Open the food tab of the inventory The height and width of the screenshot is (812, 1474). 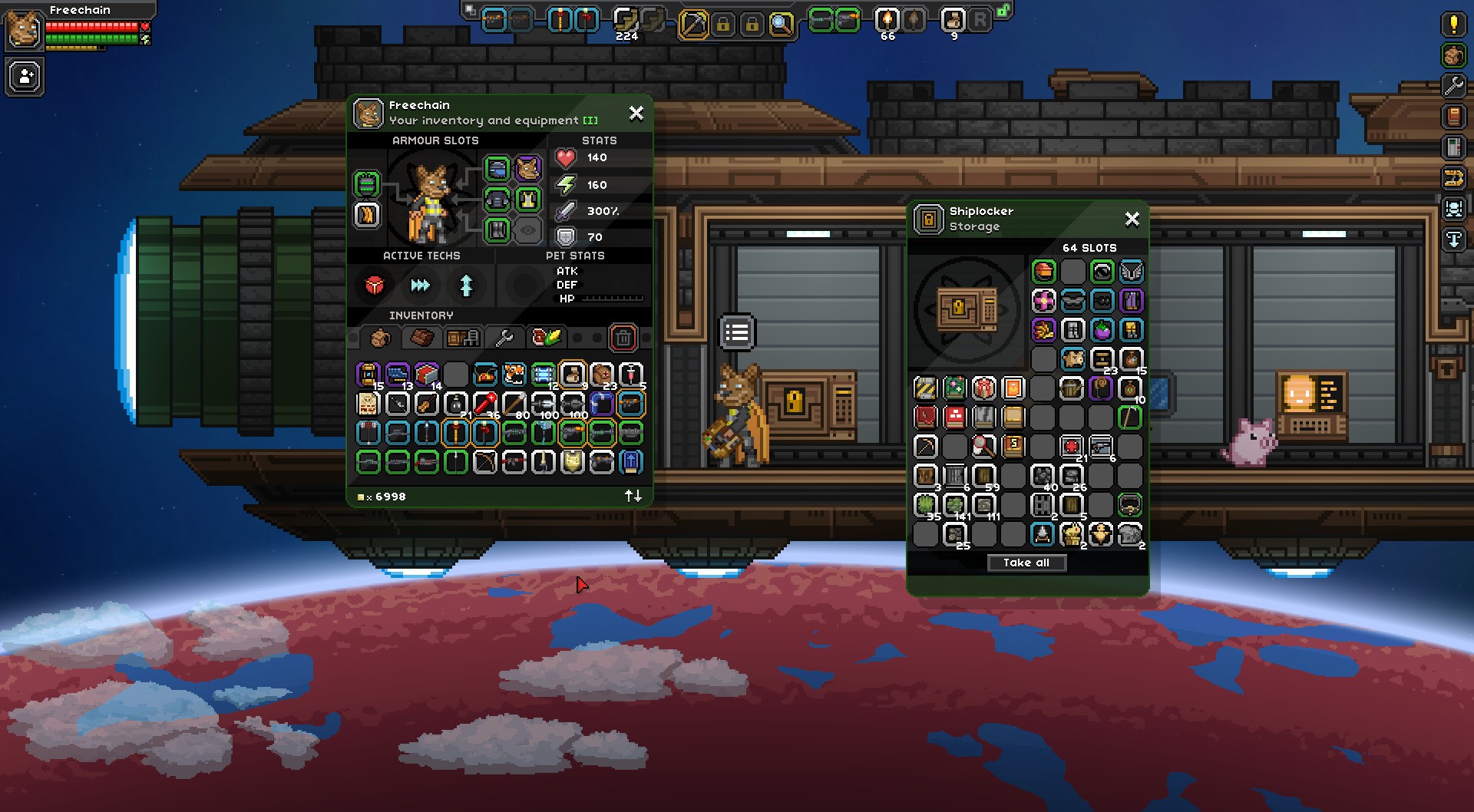coord(547,337)
